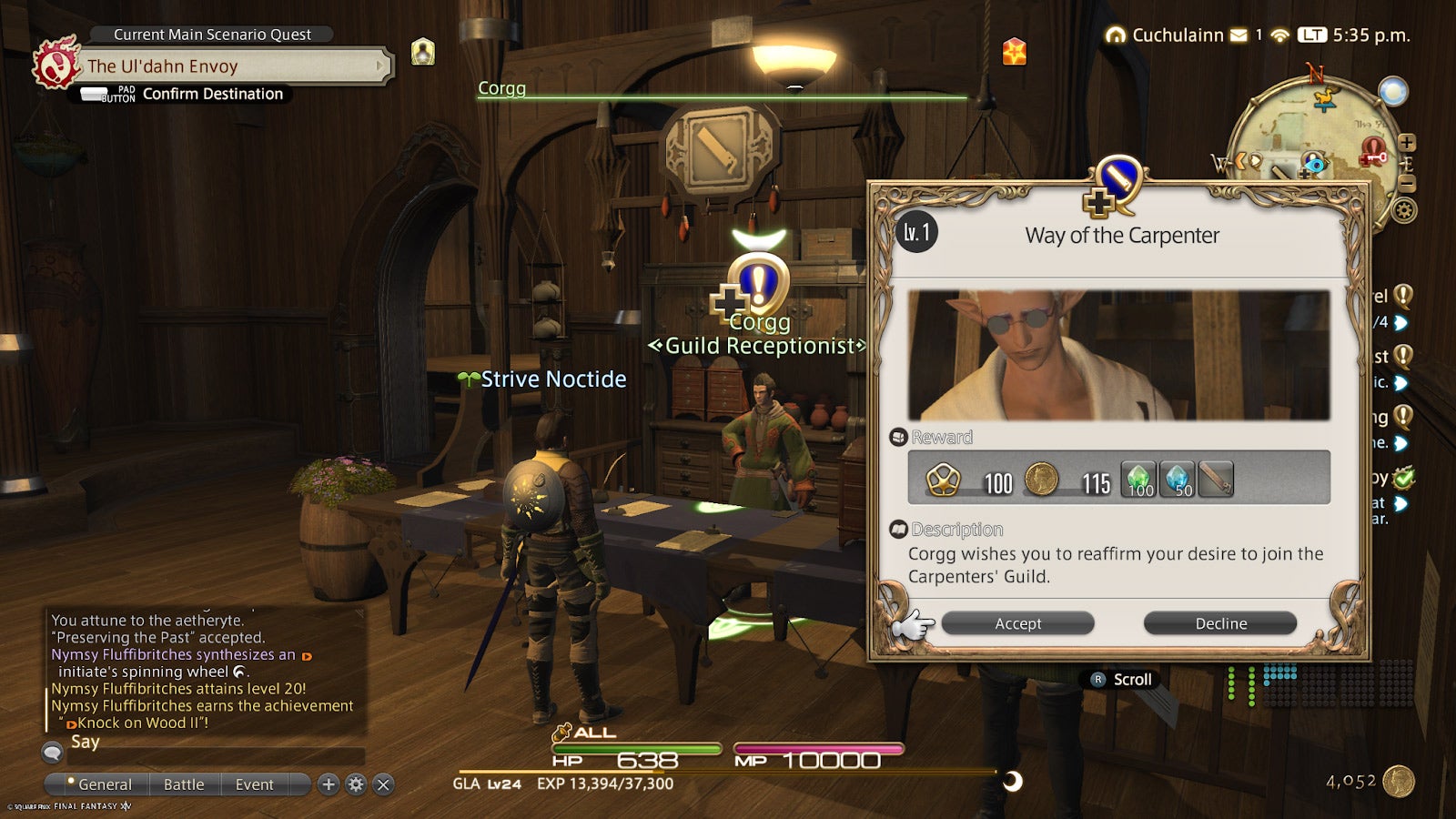Accept the Way of the Carpenter quest
The height and width of the screenshot is (819, 1456).
click(x=1016, y=623)
